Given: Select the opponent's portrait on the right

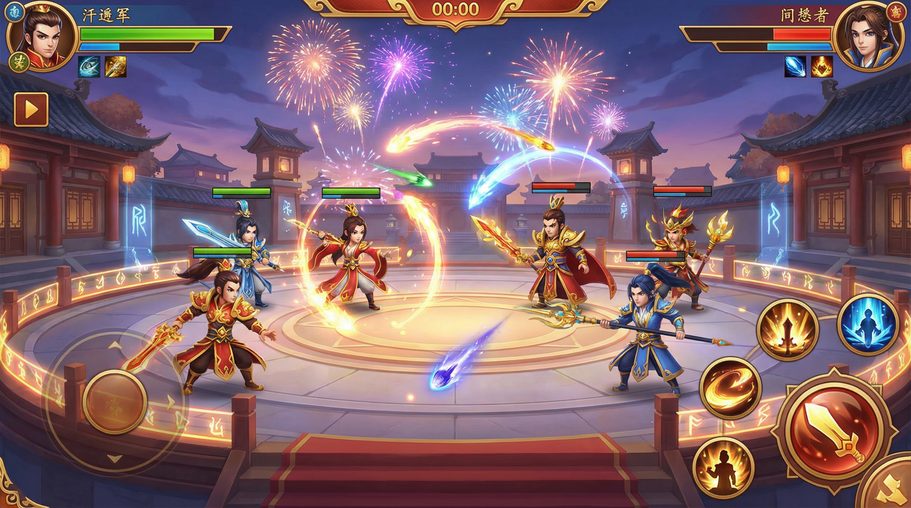Looking at the screenshot, I should pos(867,36).
